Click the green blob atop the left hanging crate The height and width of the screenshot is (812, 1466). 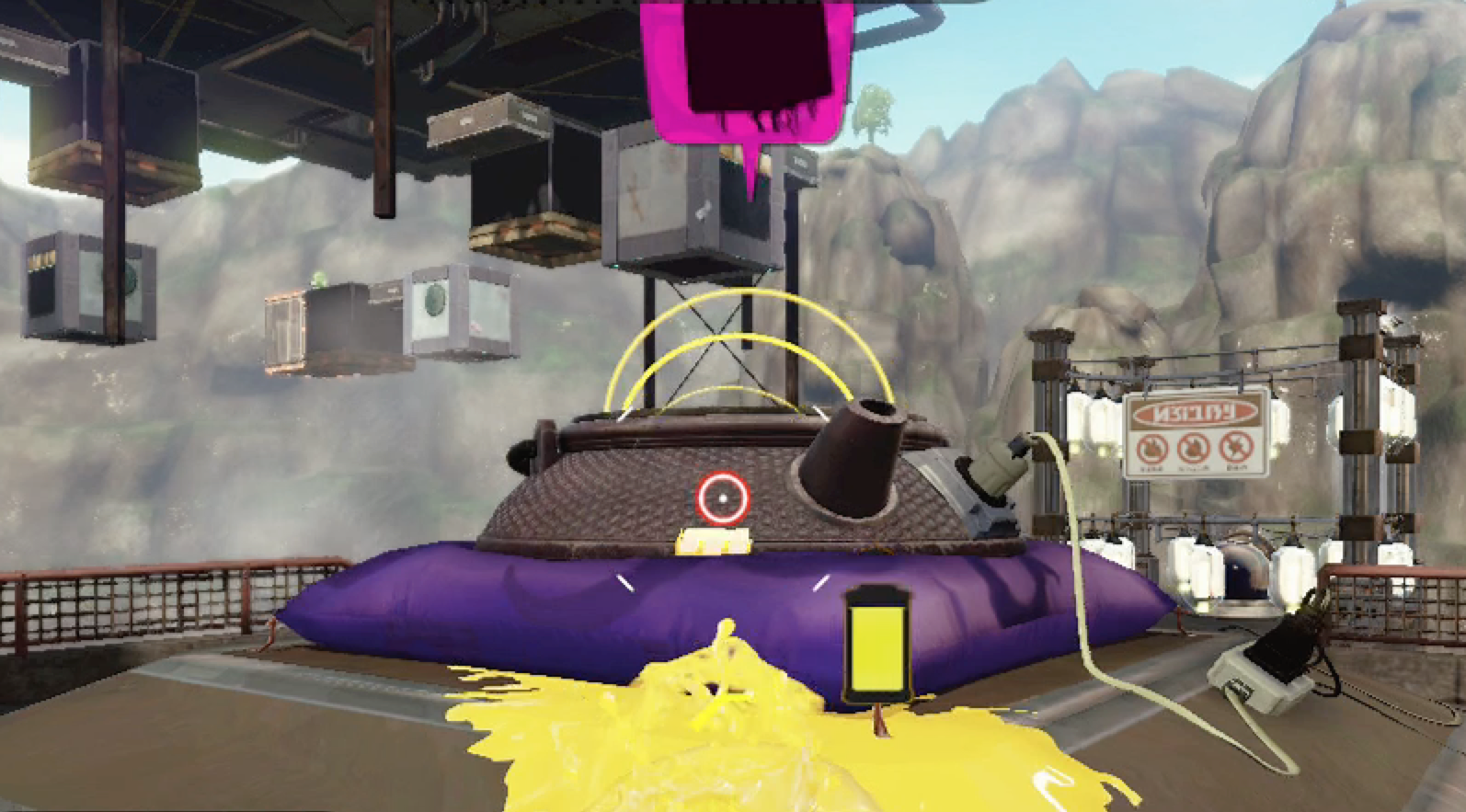point(319,279)
